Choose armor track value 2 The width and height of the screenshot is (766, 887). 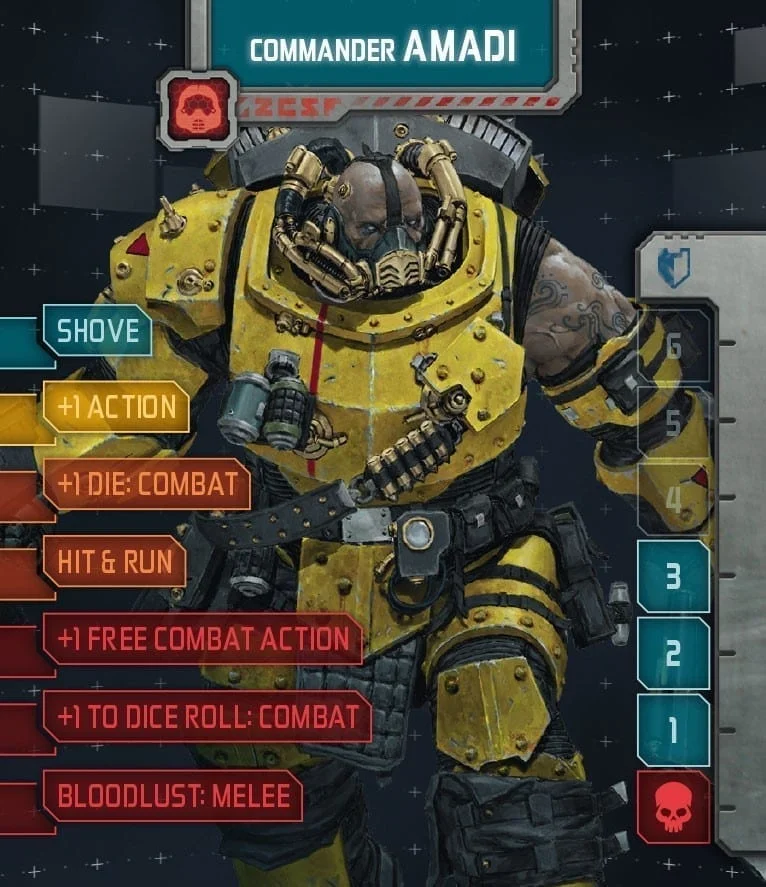(x=673, y=654)
